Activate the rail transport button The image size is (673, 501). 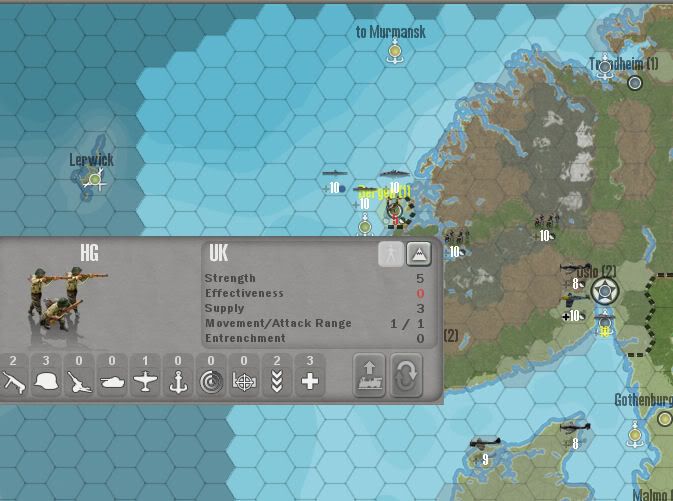[x=370, y=375]
